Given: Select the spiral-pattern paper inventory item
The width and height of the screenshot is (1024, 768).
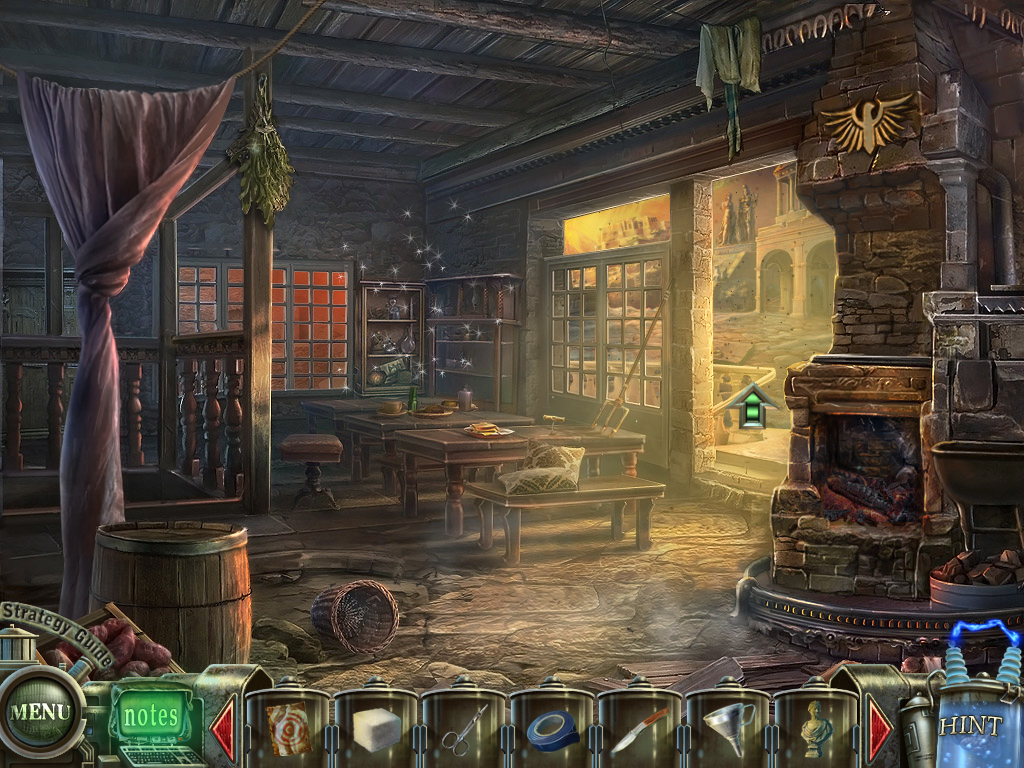Looking at the screenshot, I should point(288,728).
